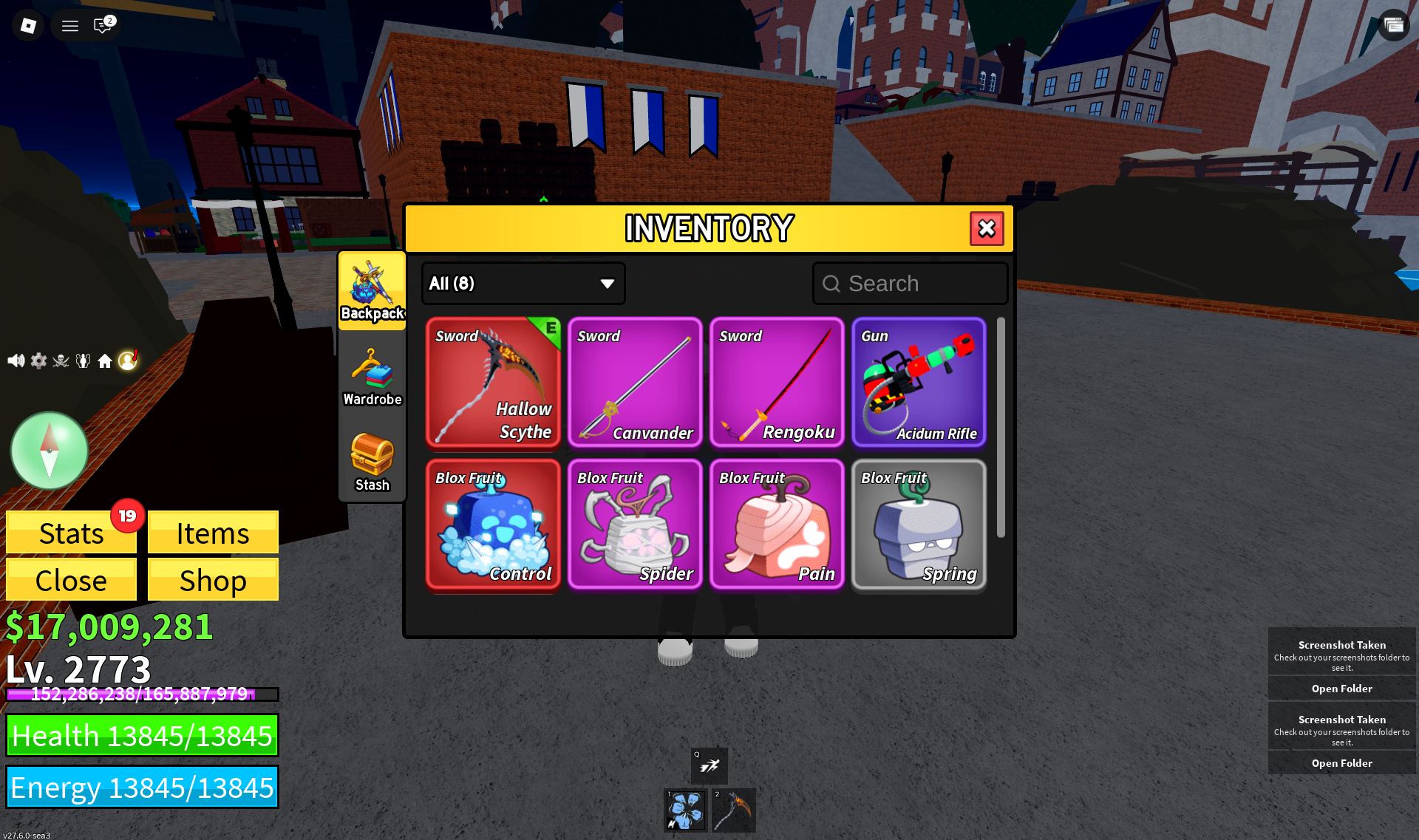Open the All (8) filter dropdown
The width and height of the screenshot is (1419, 840).
(x=523, y=284)
